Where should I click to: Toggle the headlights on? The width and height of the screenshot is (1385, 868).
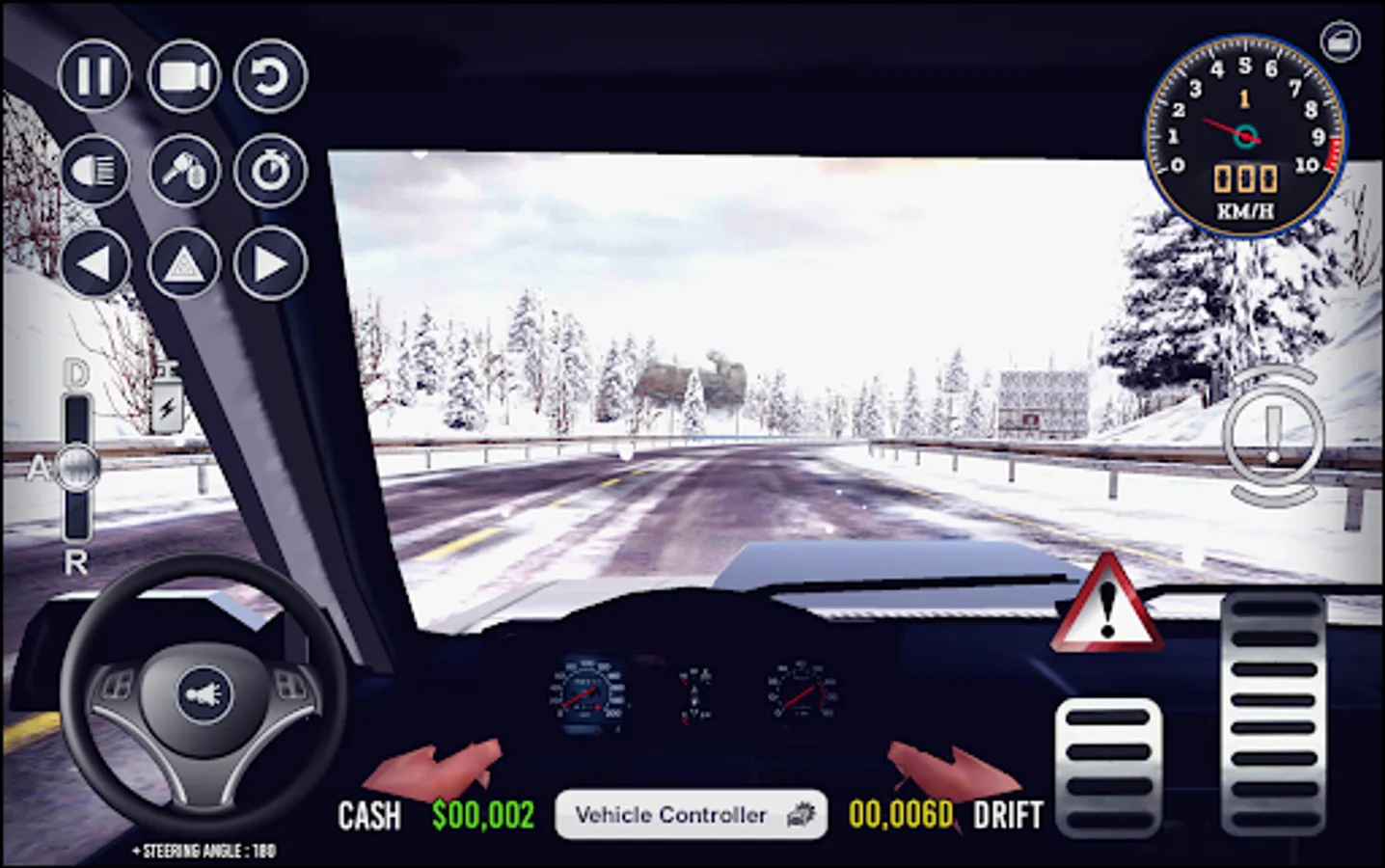coord(95,169)
